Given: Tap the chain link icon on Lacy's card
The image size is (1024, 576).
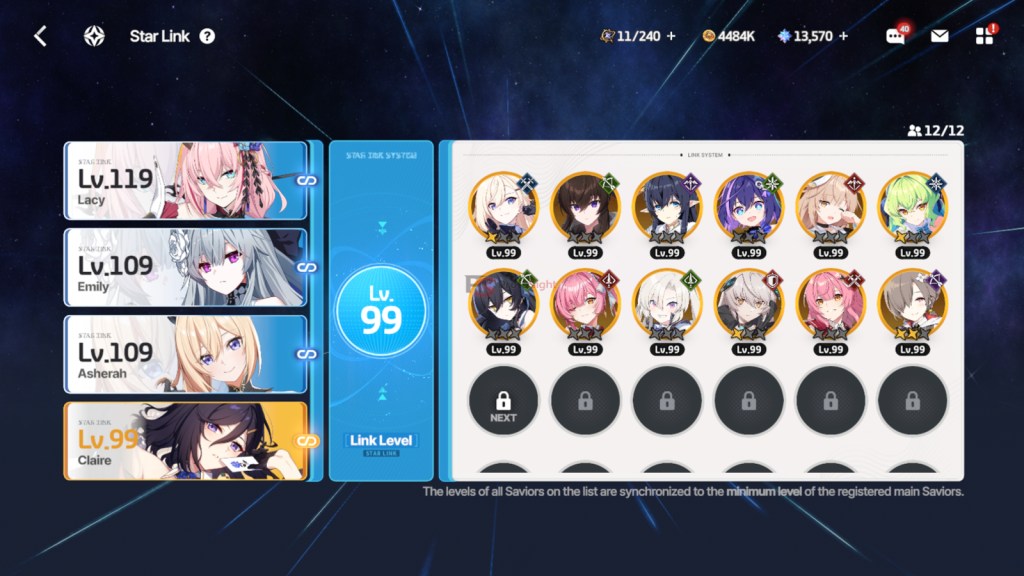Looking at the screenshot, I should (308, 180).
